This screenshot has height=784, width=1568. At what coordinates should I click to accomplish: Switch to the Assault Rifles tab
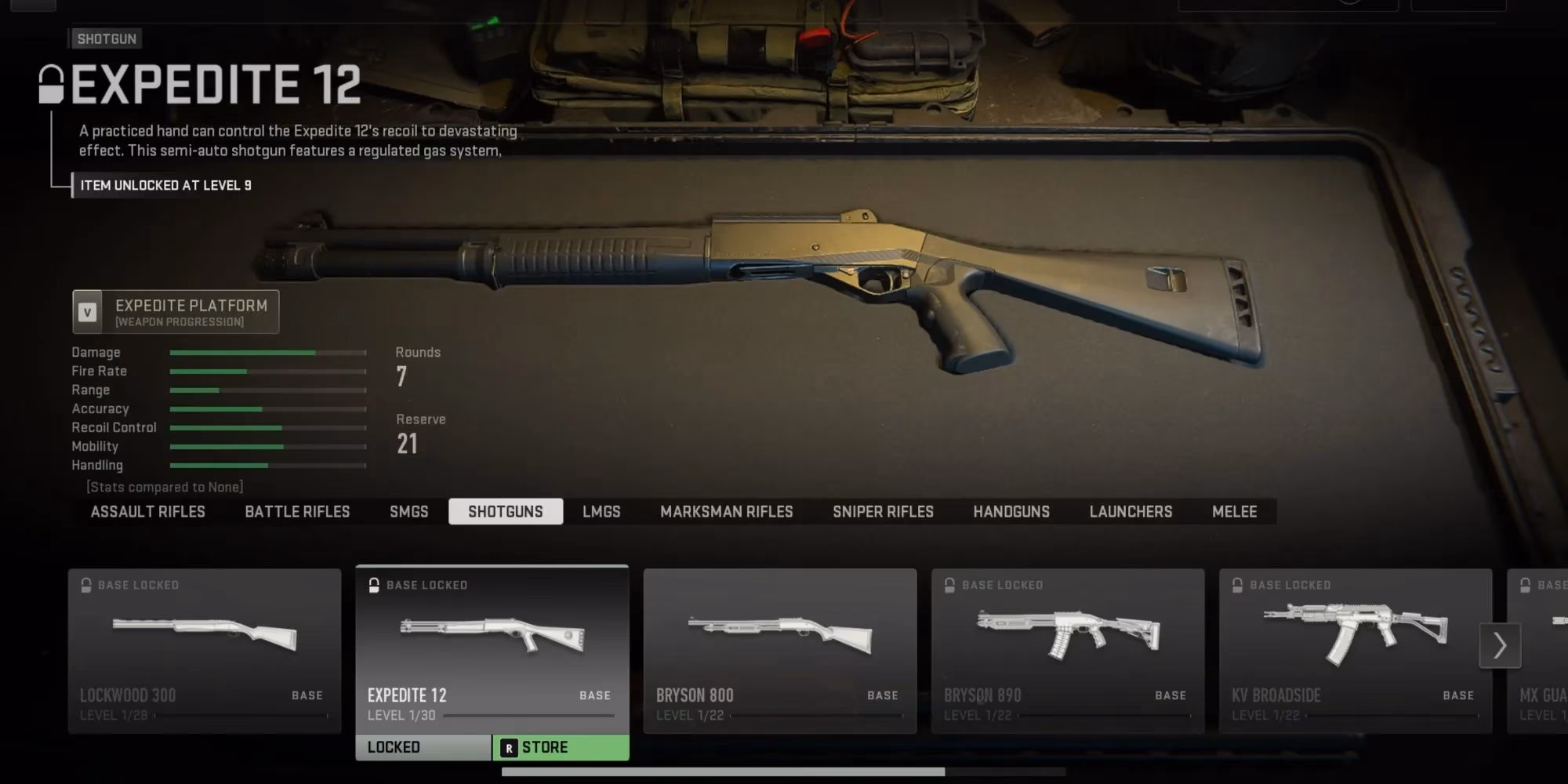coord(147,512)
